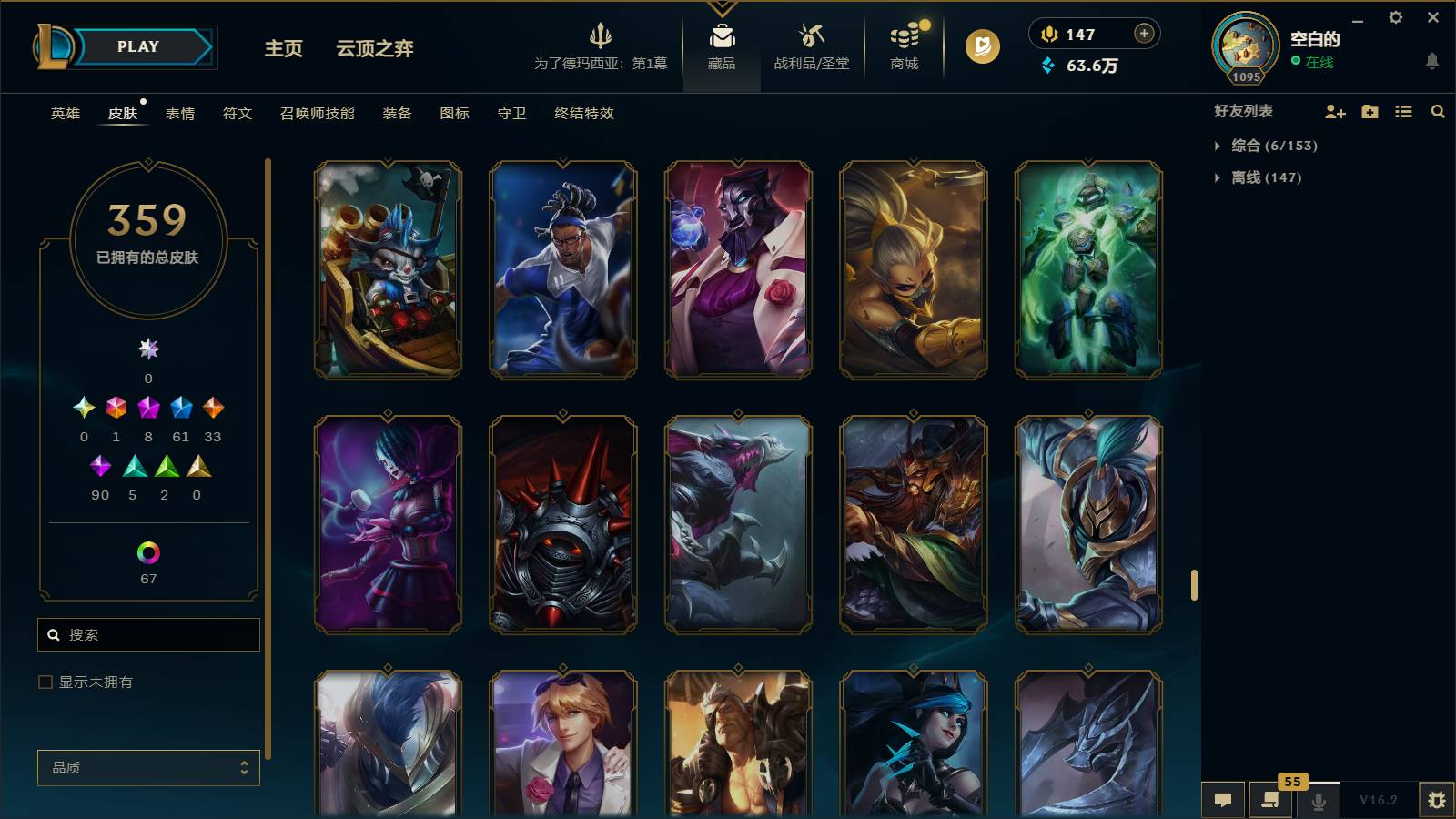Toggle the microphone icon at bottom right
Screen dimensions: 1456x819
1318,800
